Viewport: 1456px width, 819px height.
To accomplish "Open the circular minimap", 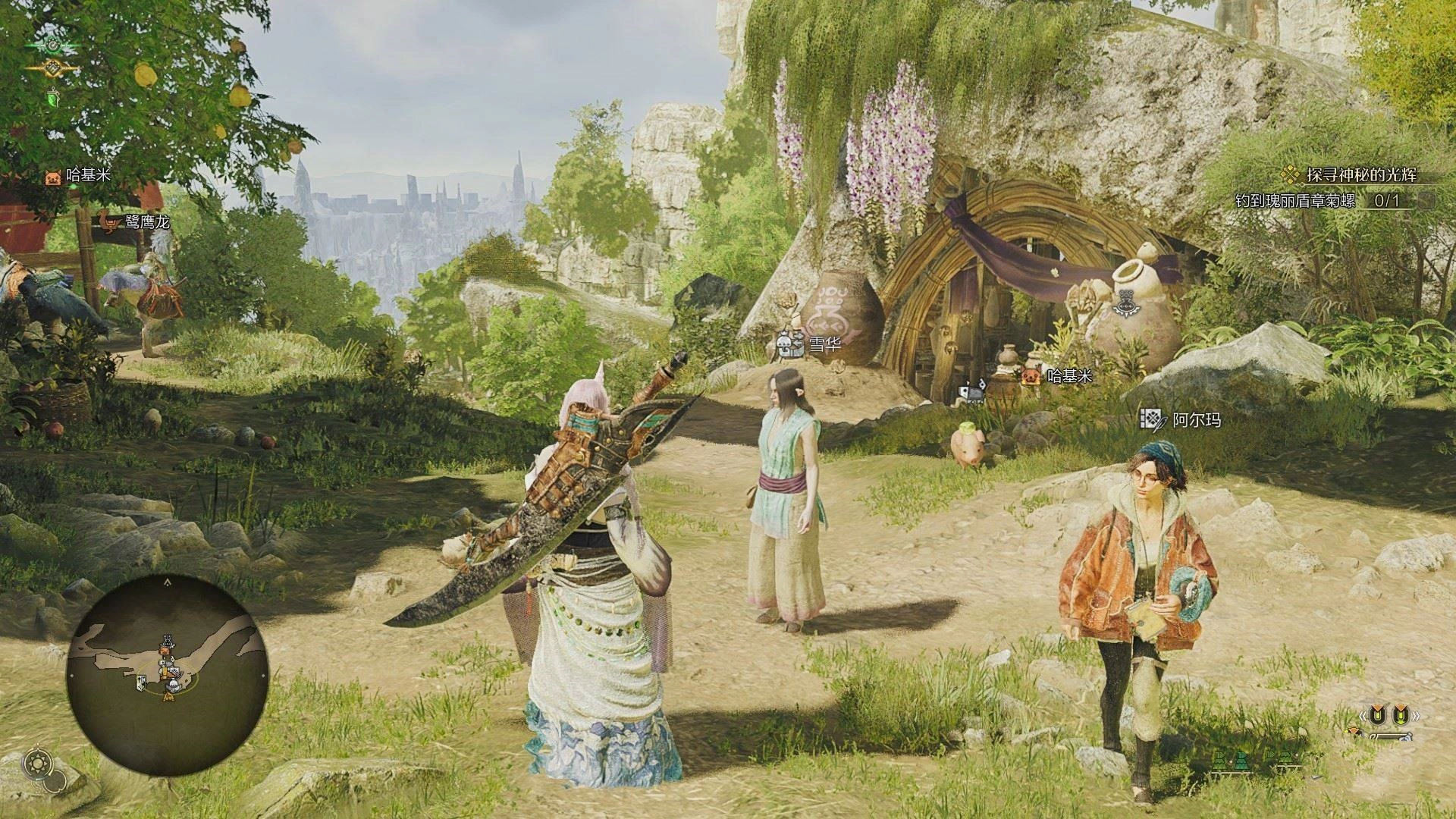I will click(167, 675).
